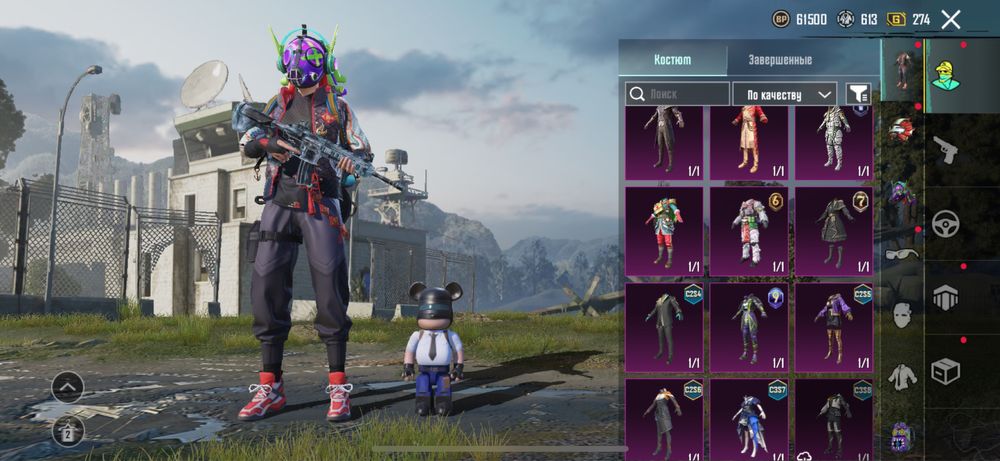Select the red and green costume with backpack
The width and height of the screenshot is (1000, 461).
point(664,232)
